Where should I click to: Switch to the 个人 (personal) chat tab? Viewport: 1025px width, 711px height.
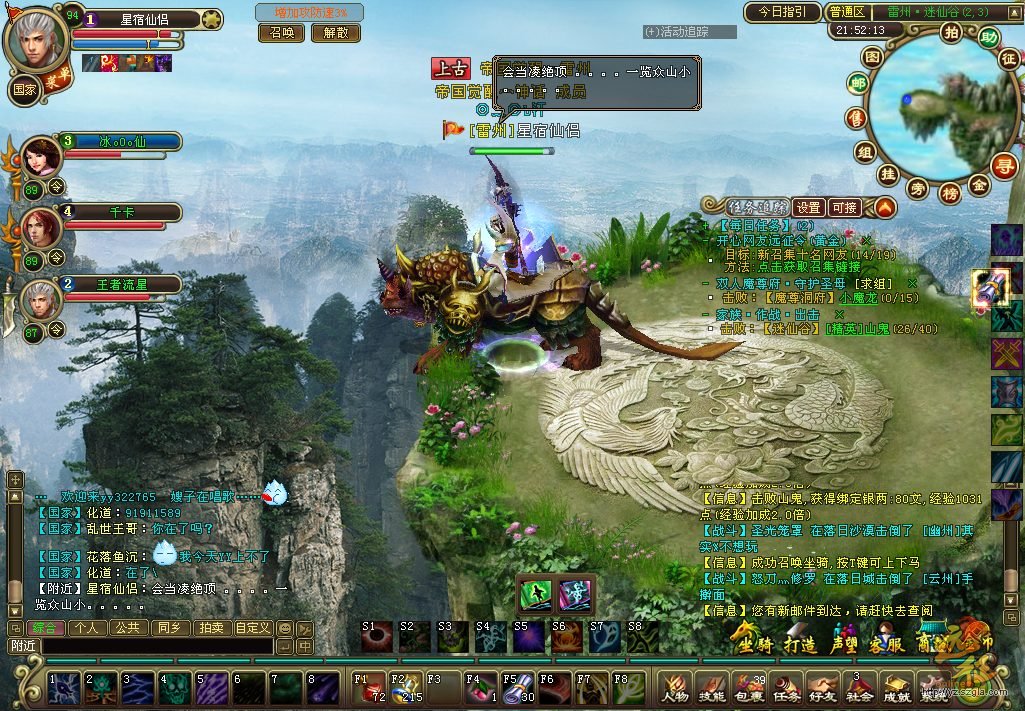click(x=87, y=628)
